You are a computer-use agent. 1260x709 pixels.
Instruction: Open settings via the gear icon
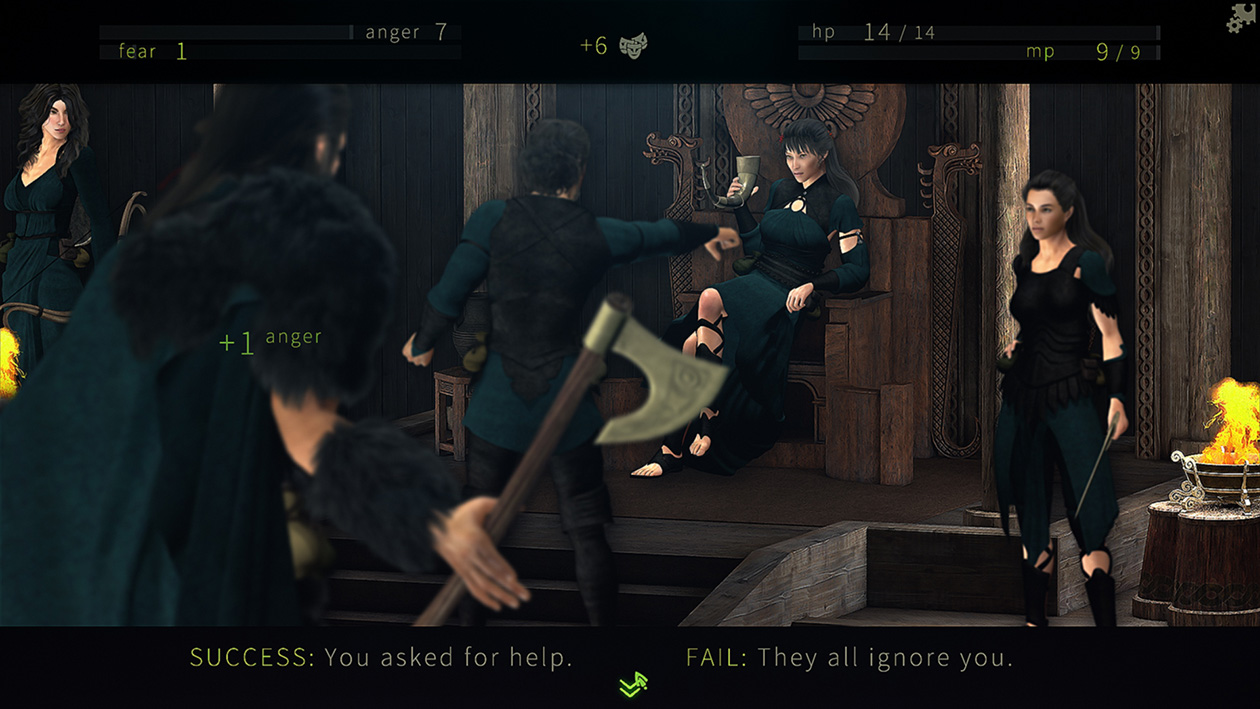point(1241,18)
